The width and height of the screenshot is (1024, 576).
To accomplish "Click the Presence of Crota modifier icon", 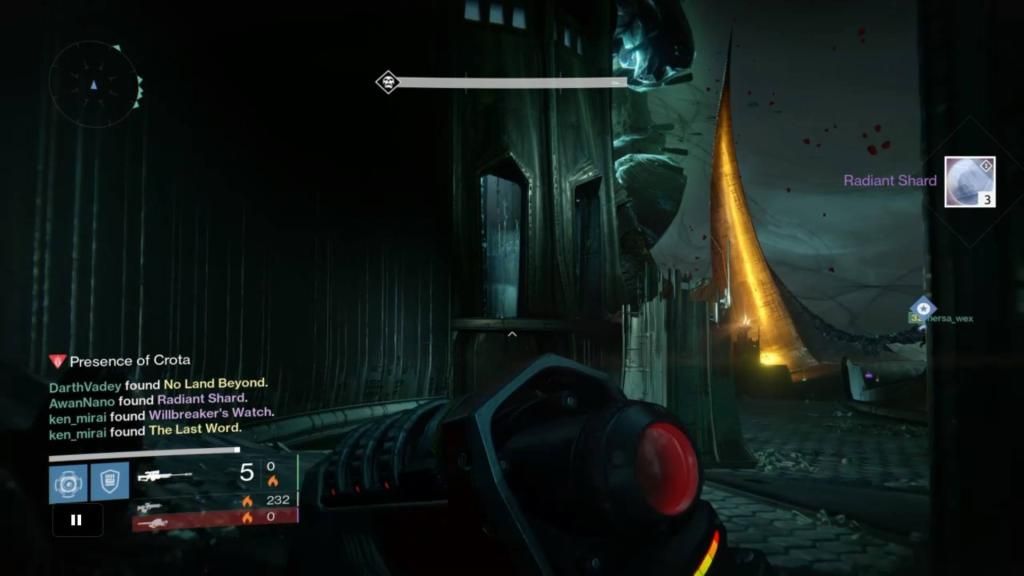I will click(57, 361).
